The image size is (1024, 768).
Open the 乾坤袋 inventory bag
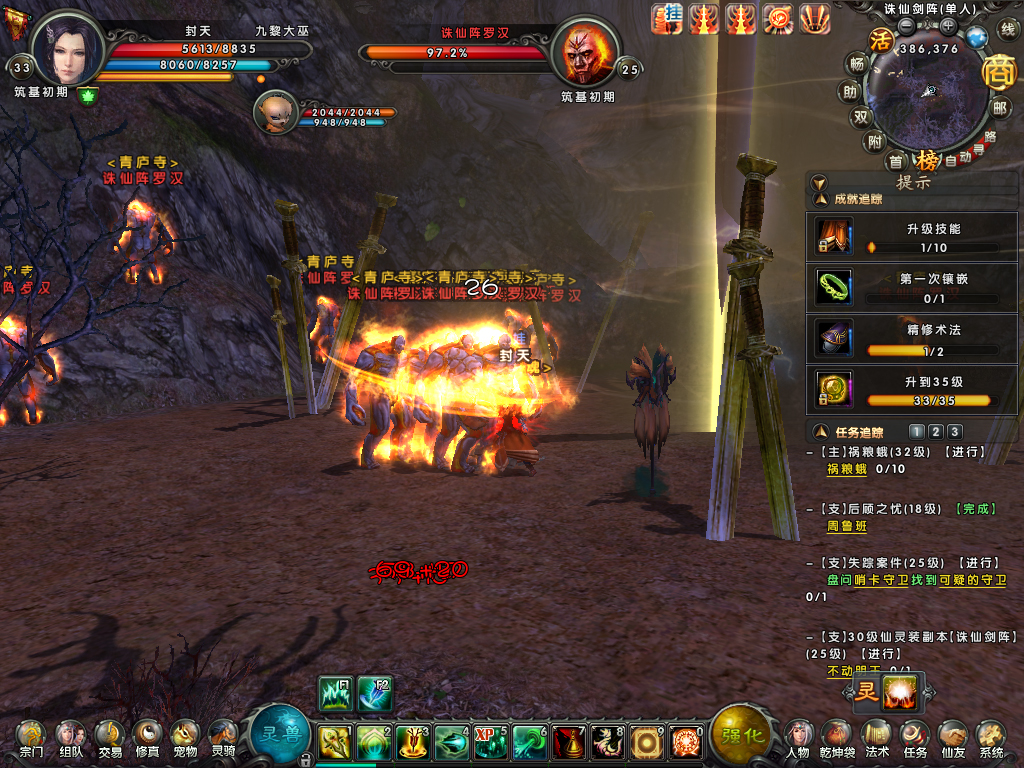tap(837, 738)
